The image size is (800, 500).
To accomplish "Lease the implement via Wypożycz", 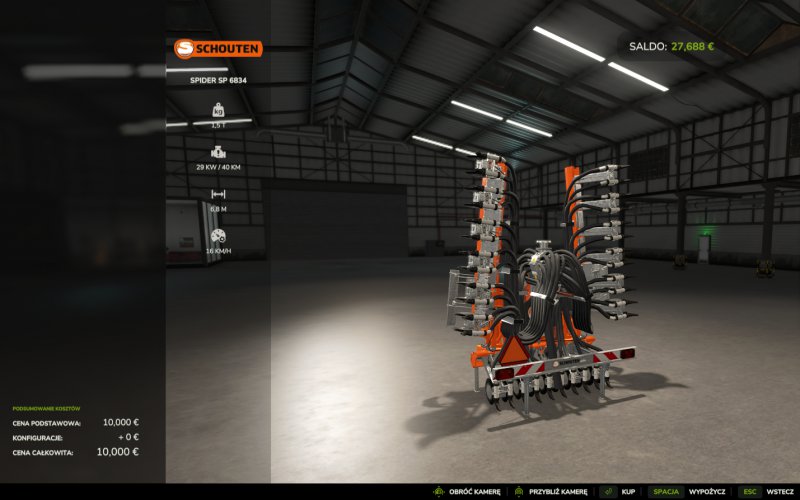I will click(706, 492).
